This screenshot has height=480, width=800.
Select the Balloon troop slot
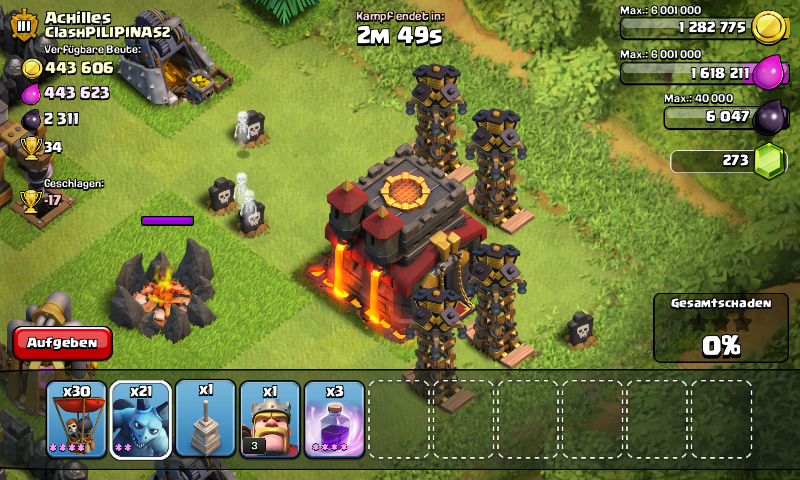[x=76, y=418]
